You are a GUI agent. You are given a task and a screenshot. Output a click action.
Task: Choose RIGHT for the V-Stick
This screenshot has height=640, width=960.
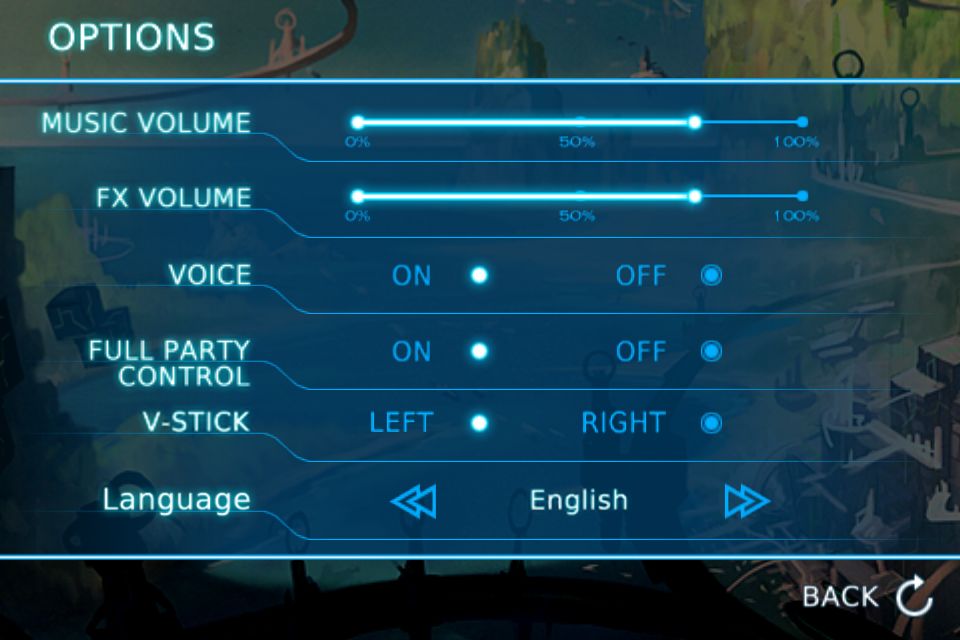(711, 423)
